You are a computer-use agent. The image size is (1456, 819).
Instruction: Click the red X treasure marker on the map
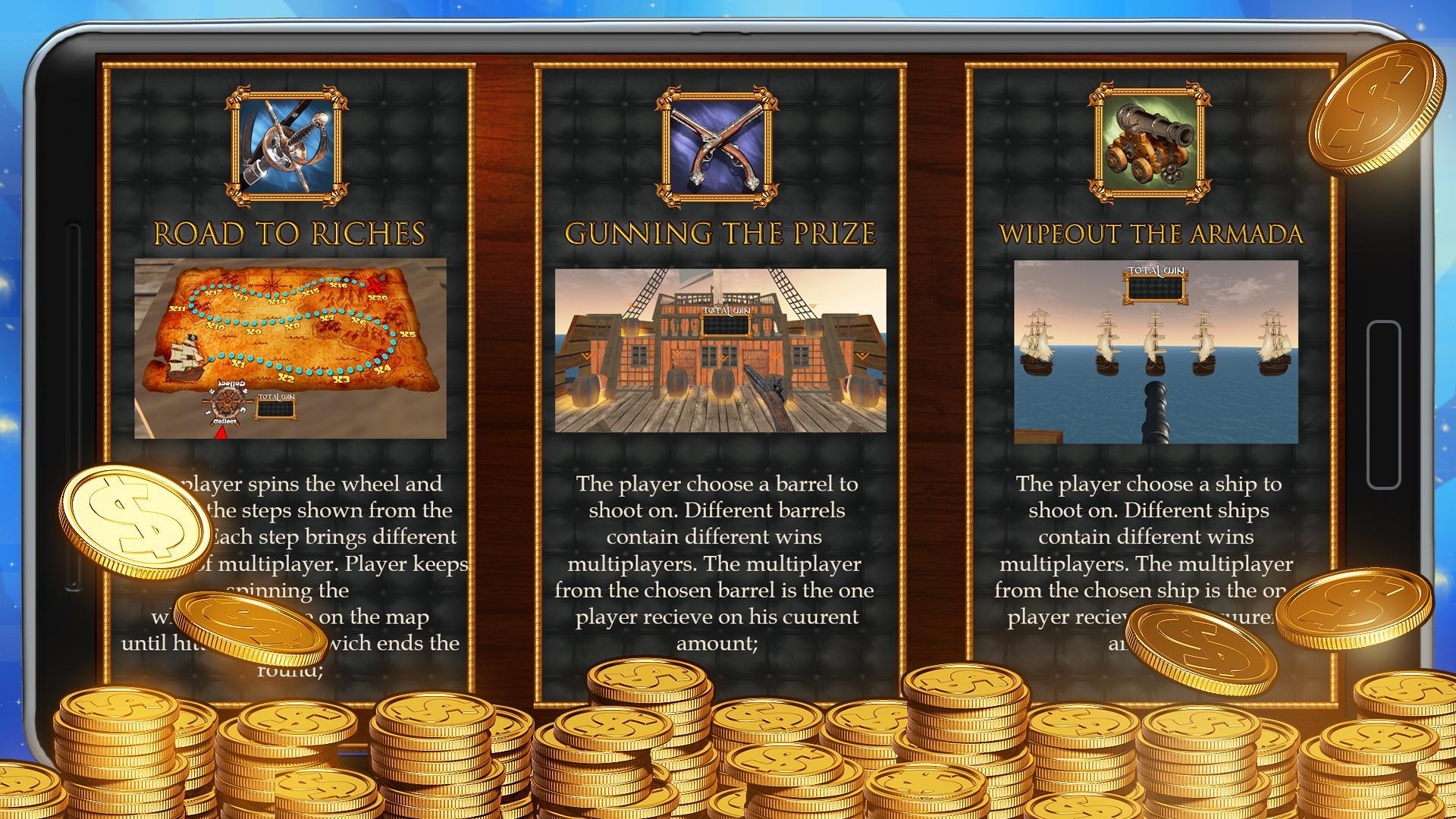375,287
